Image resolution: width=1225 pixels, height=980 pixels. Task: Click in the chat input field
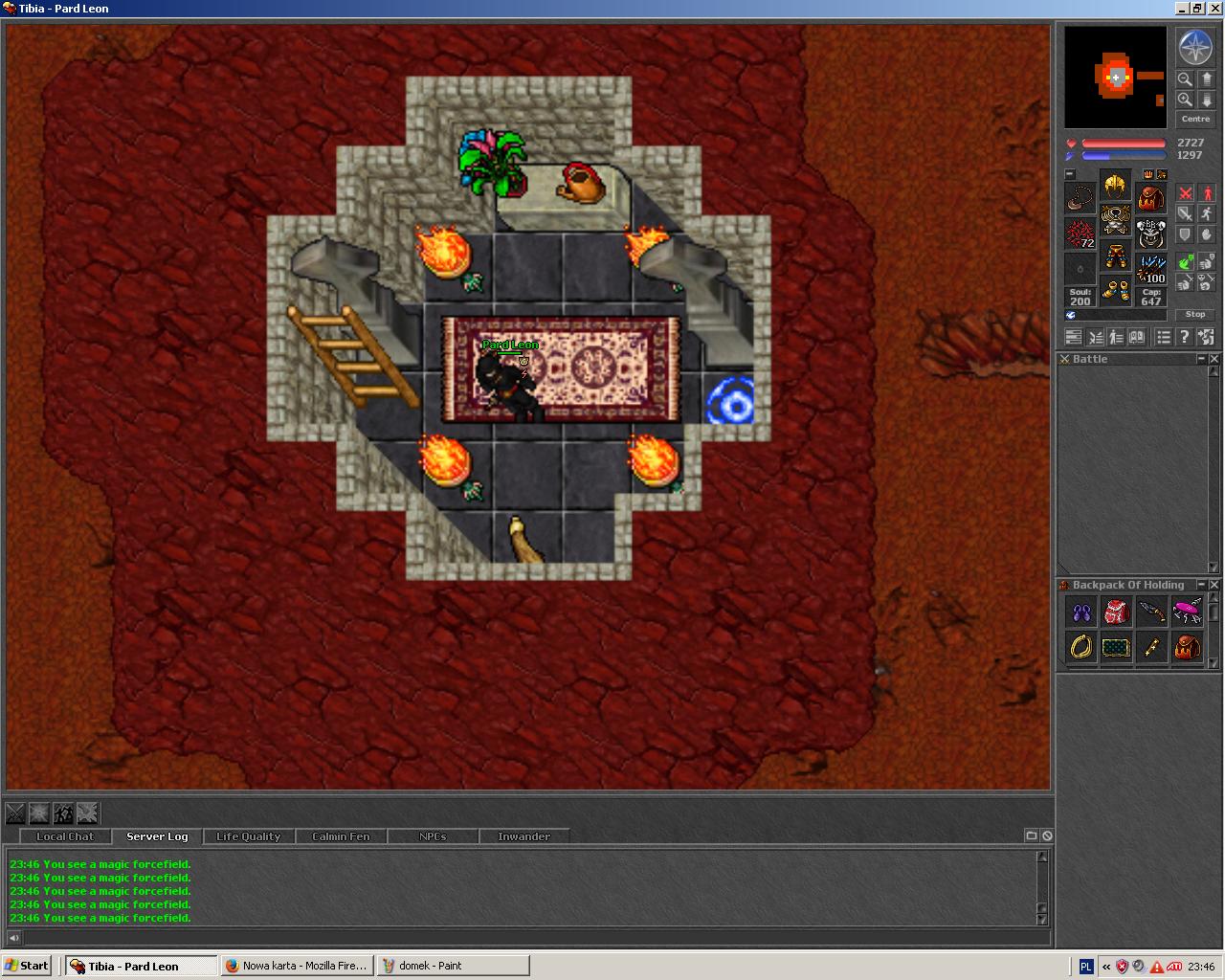pyautogui.click(x=526, y=938)
